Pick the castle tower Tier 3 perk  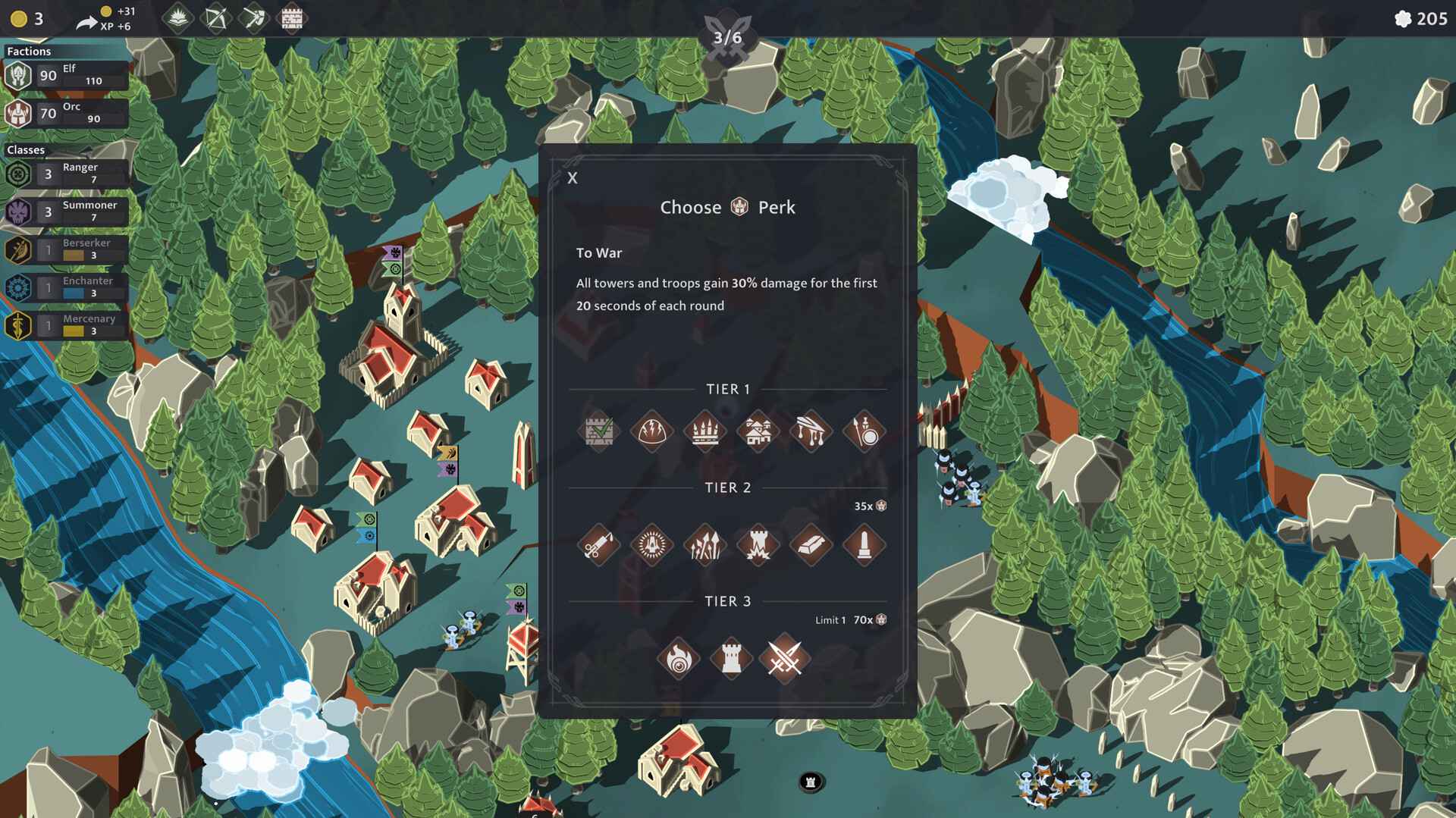pyautogui.click(x=731, y=659)
